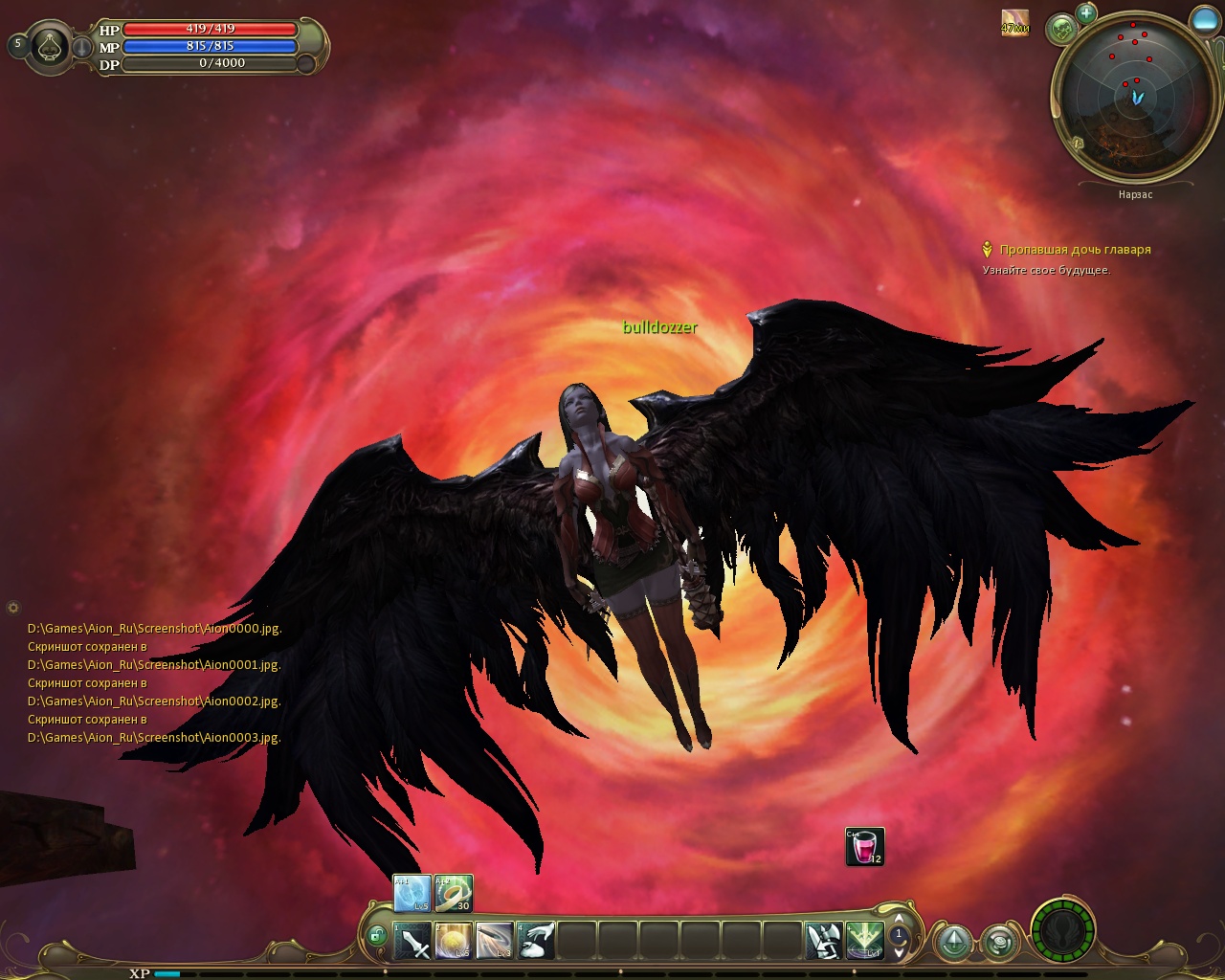Open the chat settings gear icon
Image resolution: width=1225 pixels, height=980 pixels.
pos(12,607)
